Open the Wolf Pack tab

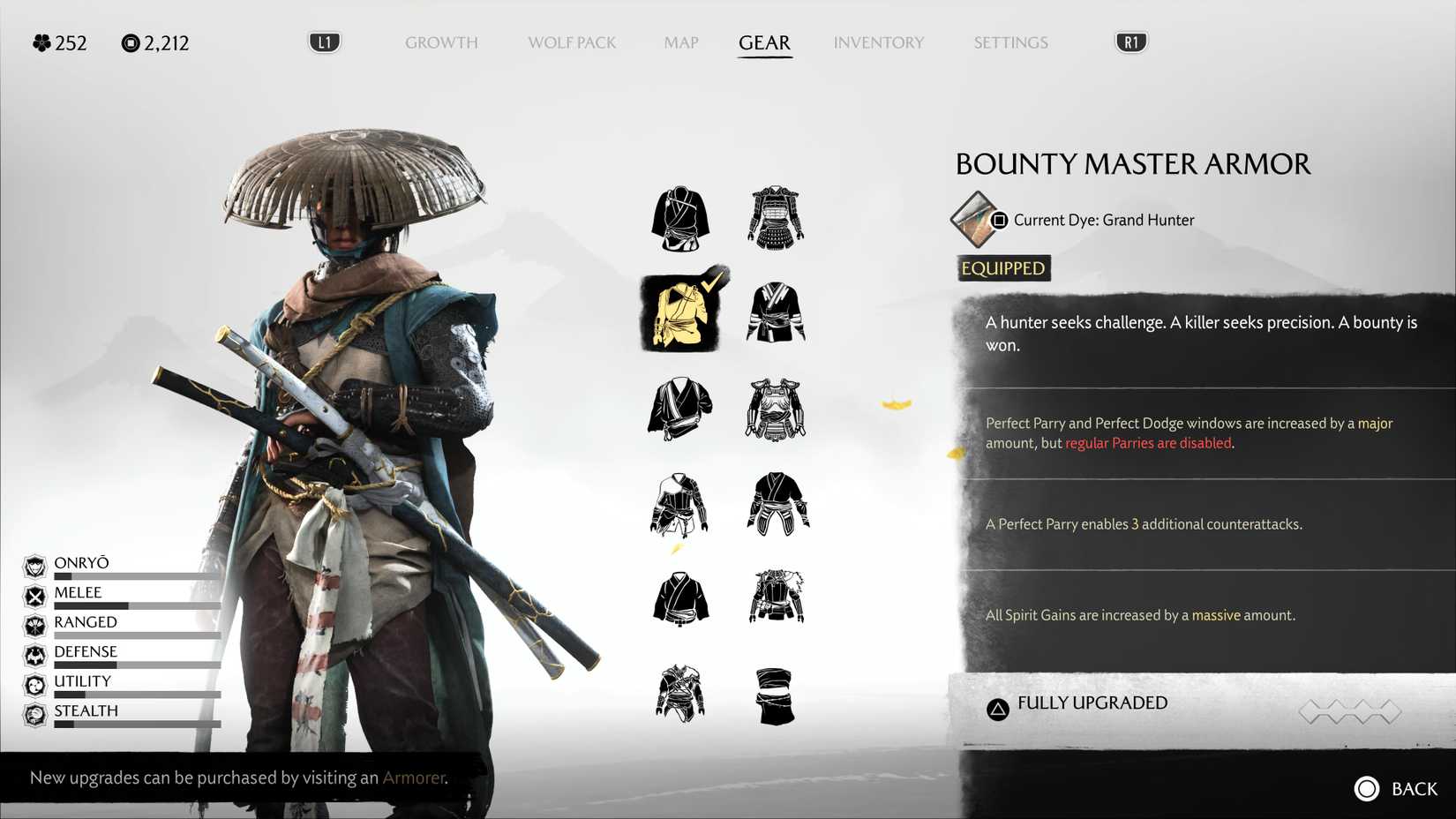pyautogui.click(x=572, y=42)
